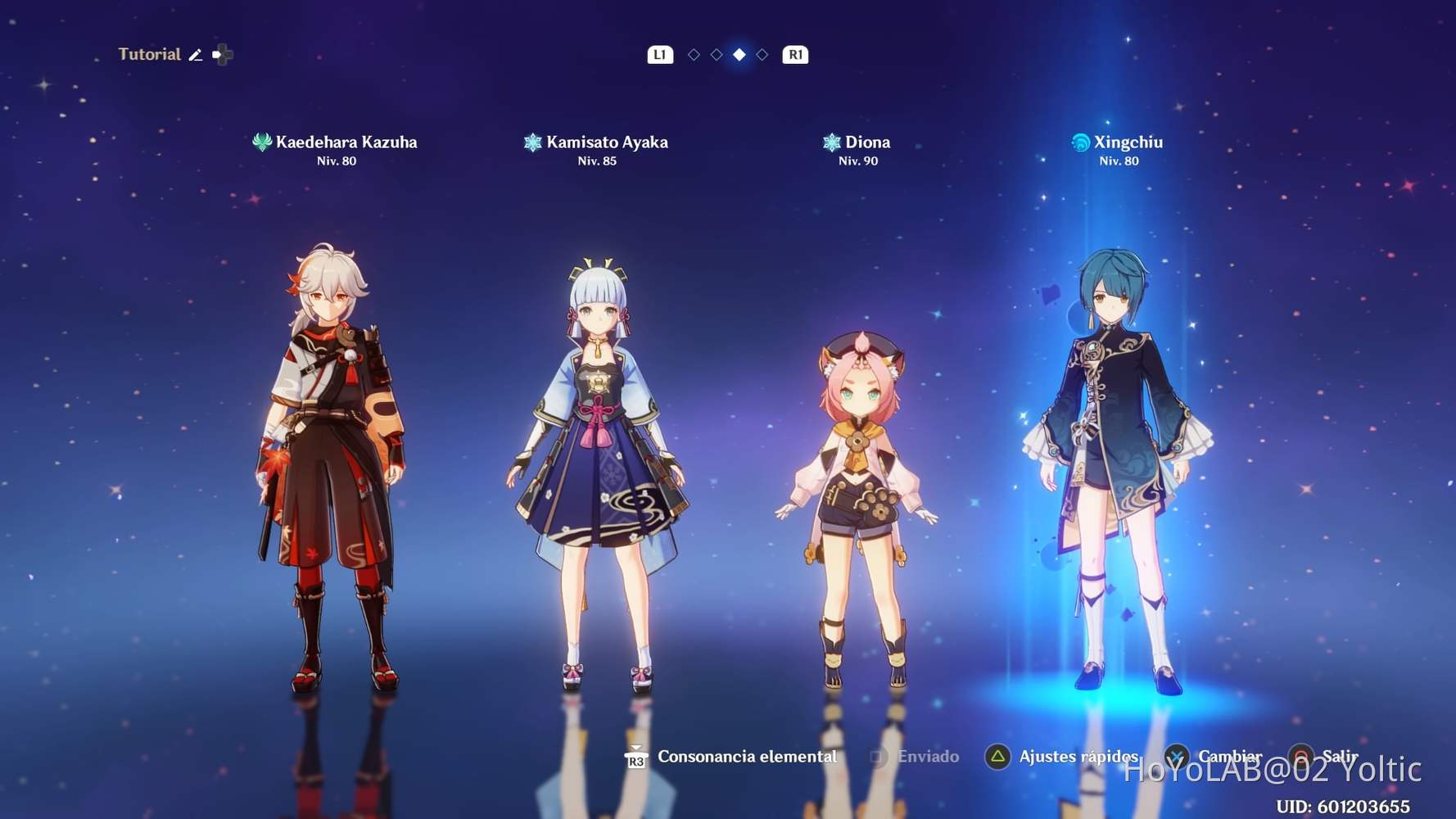Click Xingchiu's Hydro element icon
Screen dimensions: 1456x819
[1080, 142]
